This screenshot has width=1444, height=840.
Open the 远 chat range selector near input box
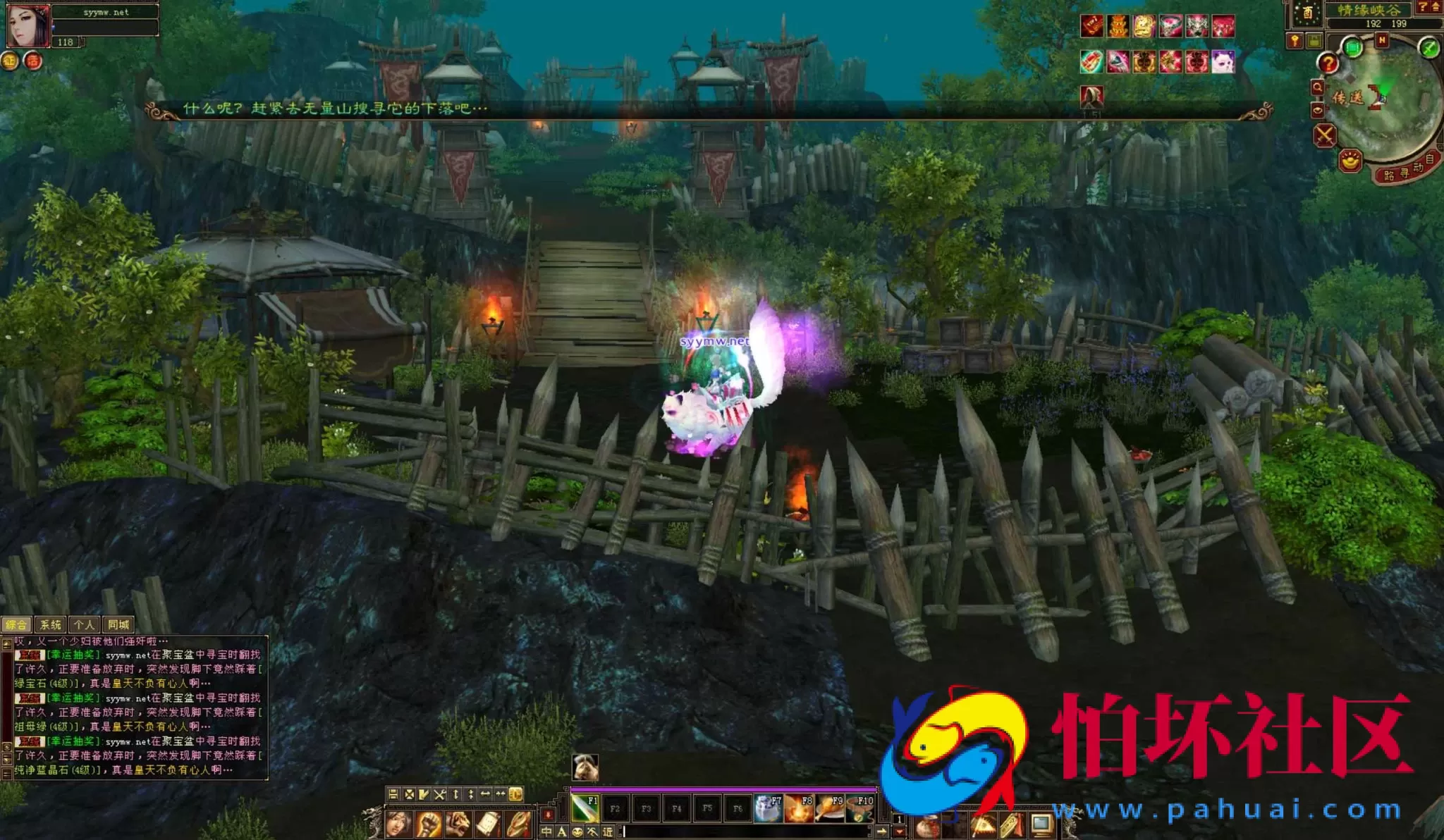(x=608, y=832)
